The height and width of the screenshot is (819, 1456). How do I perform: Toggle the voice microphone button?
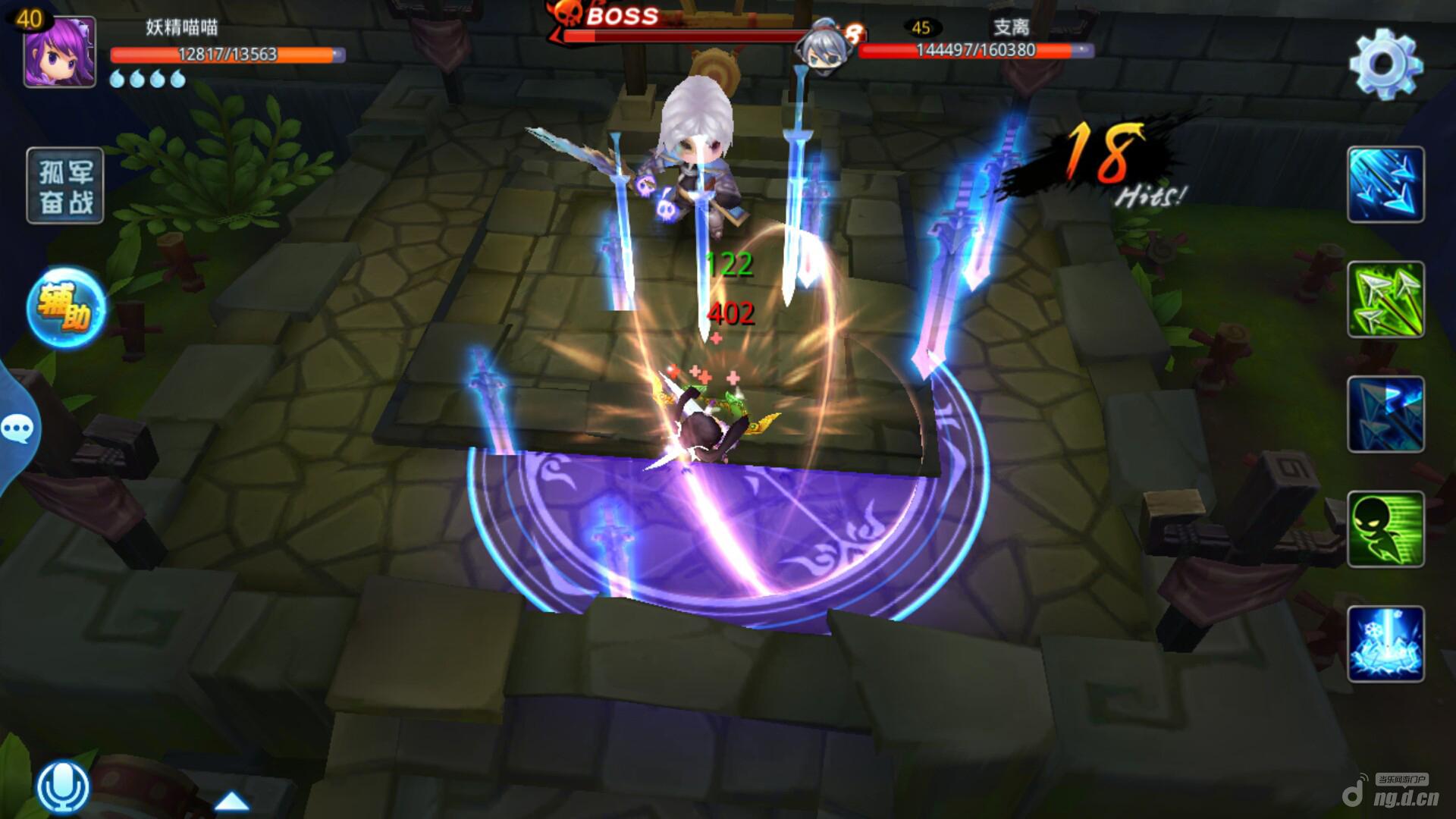coord(63,786)
